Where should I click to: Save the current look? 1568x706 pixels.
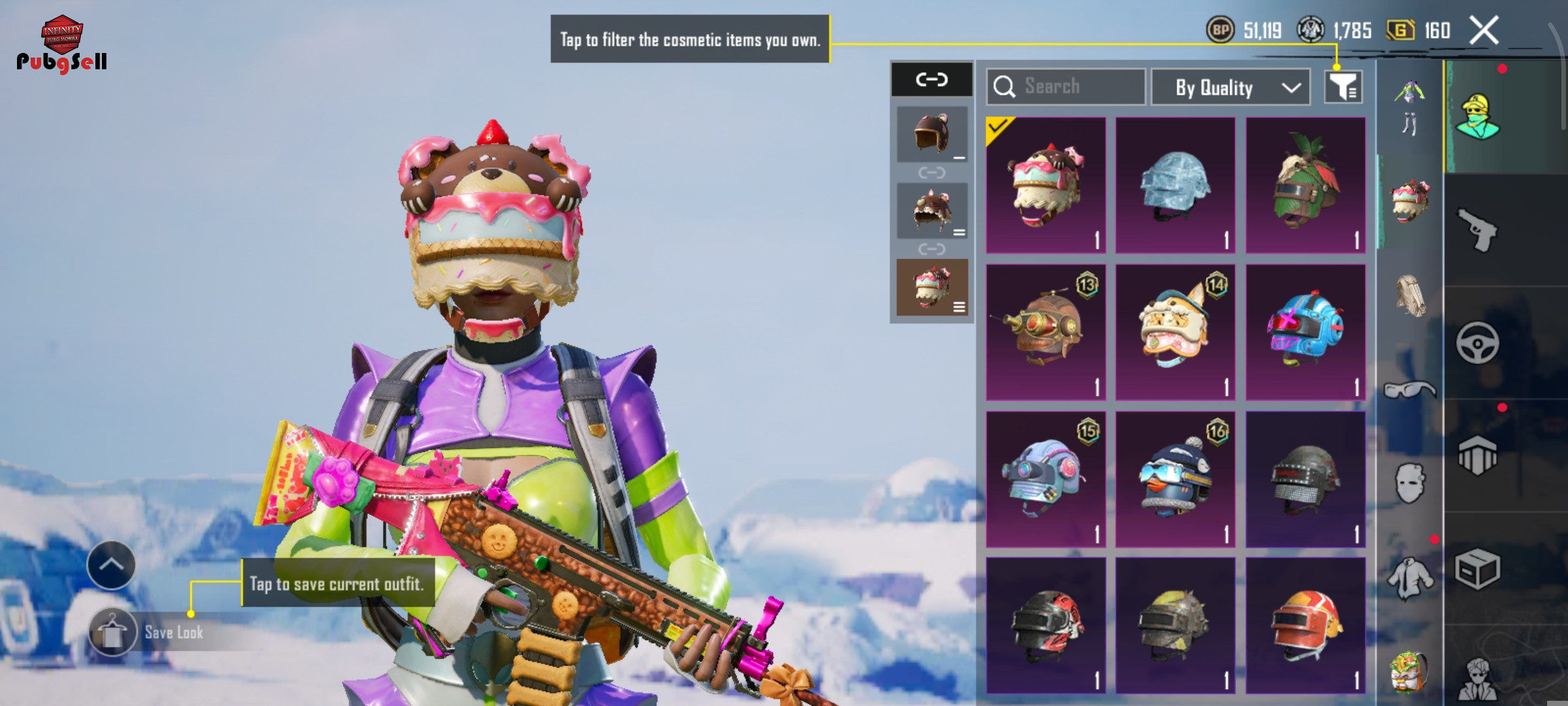click(112, 632)
